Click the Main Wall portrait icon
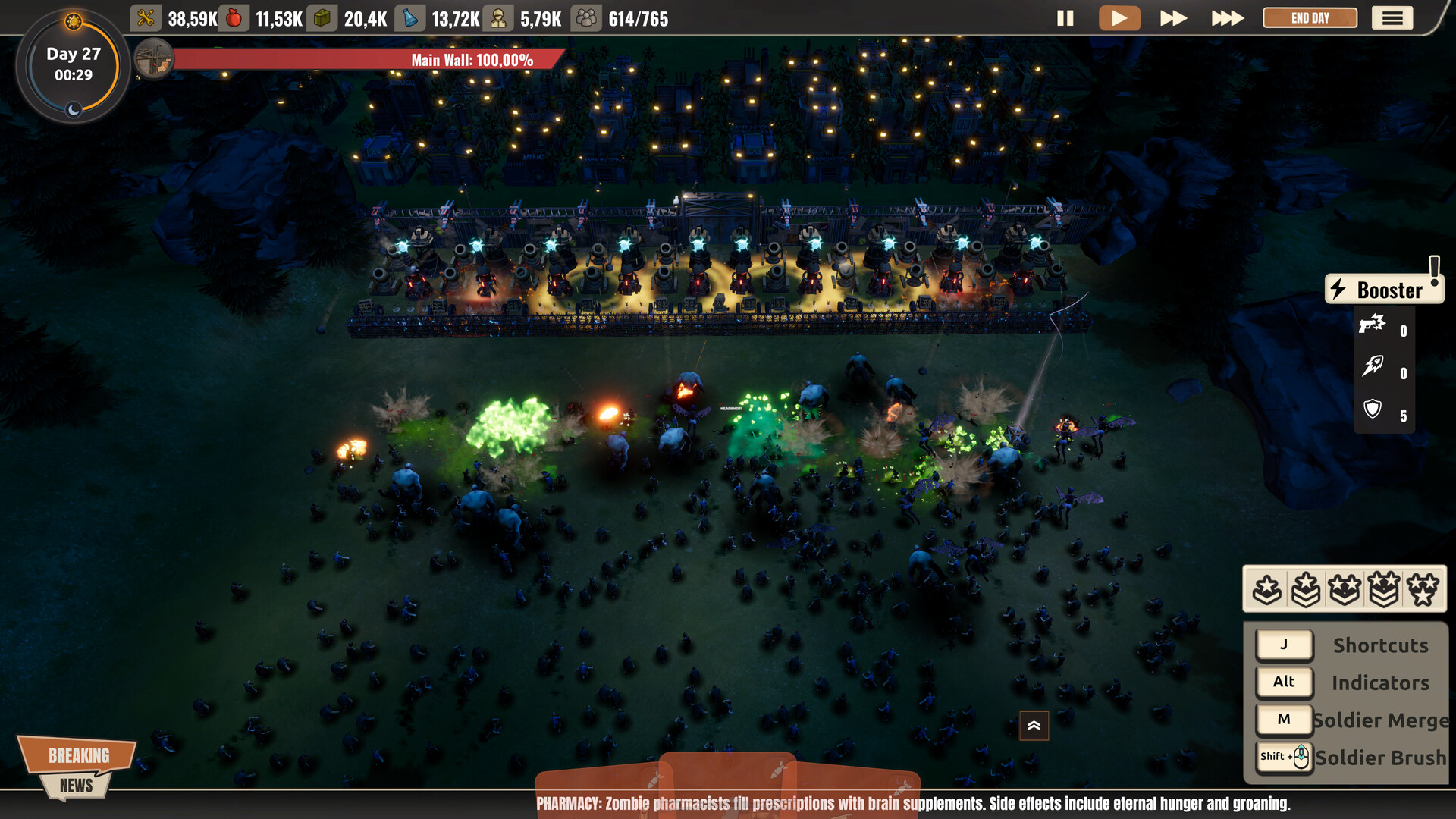 (154, 59)
